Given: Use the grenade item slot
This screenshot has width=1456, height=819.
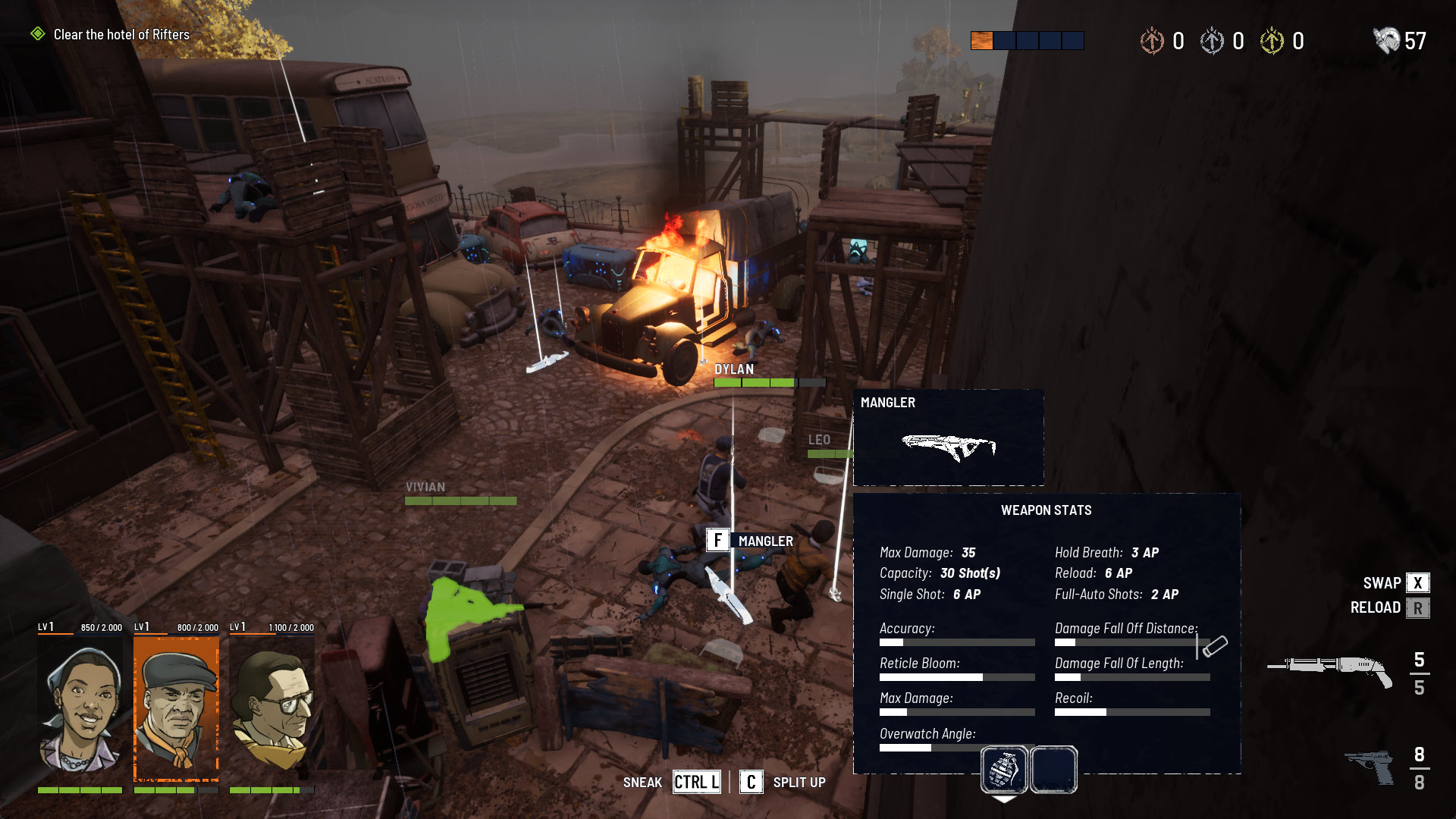Looking at the screenshot, I should pyautogui.click(x=1004, y=769).
